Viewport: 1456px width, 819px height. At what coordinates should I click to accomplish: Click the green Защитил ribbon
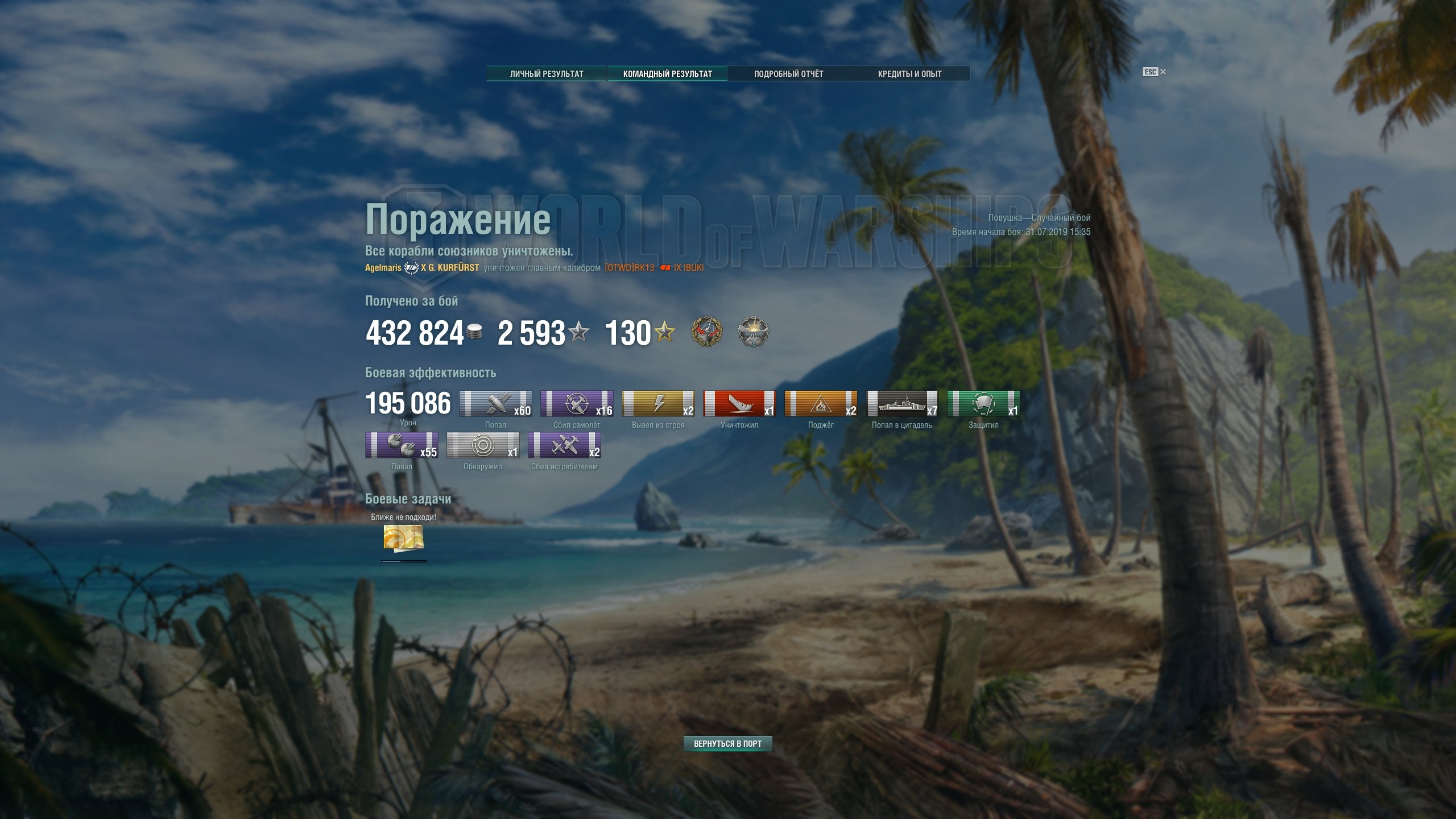[x=983, y=403]
